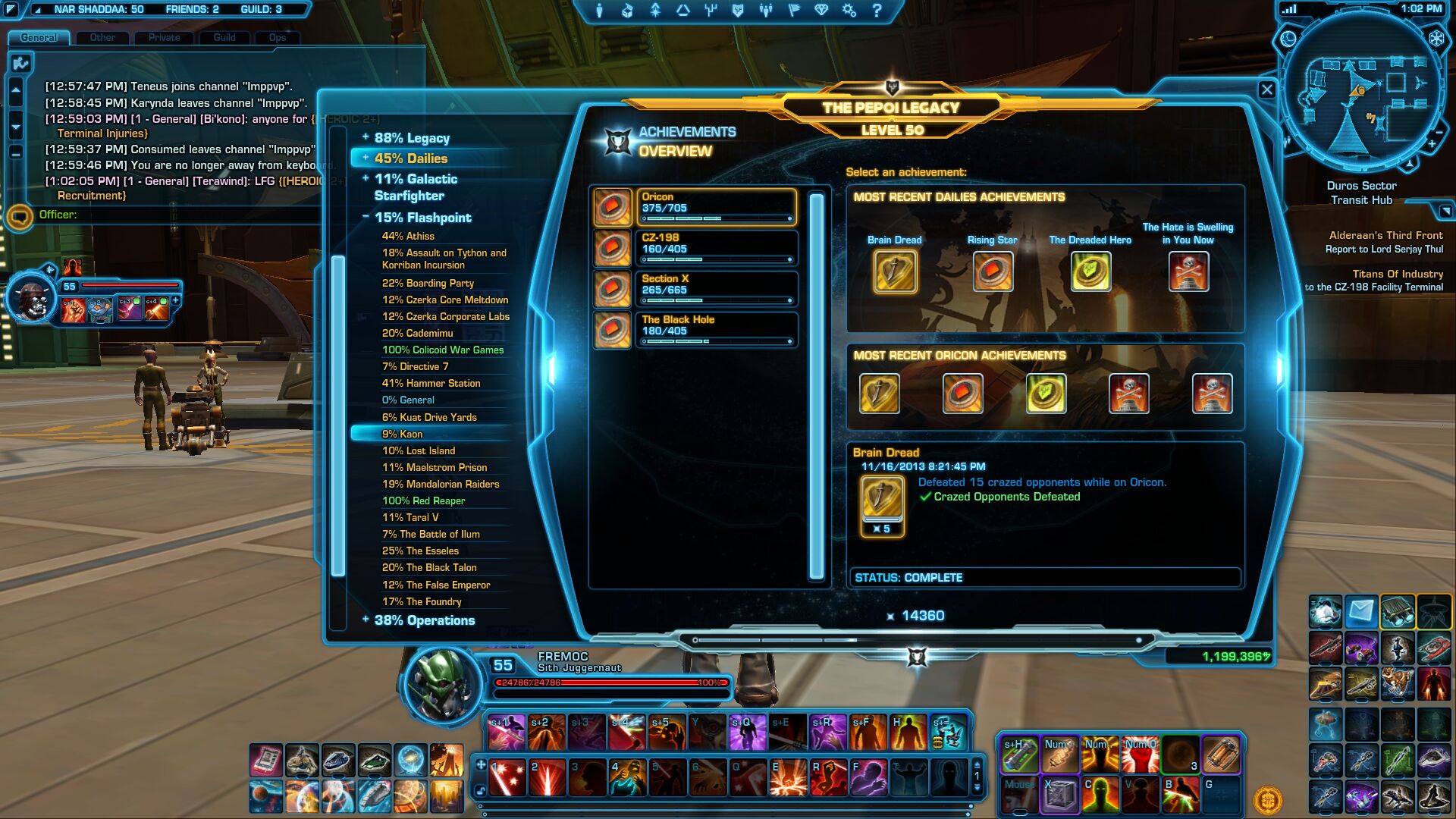Viewport: 1456px width, 819px height.
Task: Select the Titans Of Industry mission tracker
Action: point(1397,274)
